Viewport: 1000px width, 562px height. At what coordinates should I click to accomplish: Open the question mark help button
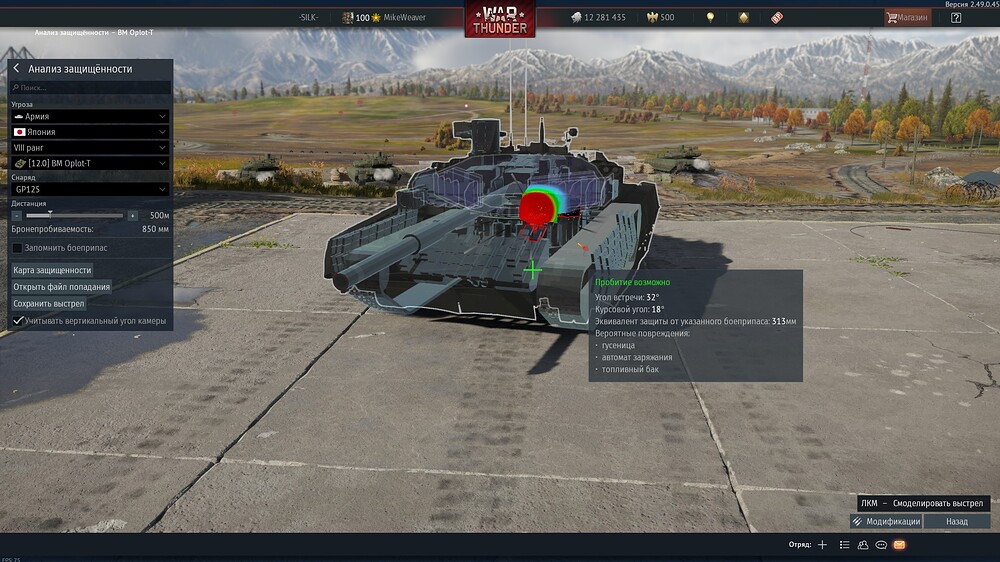pyautogui.click(x=956, y=17)
